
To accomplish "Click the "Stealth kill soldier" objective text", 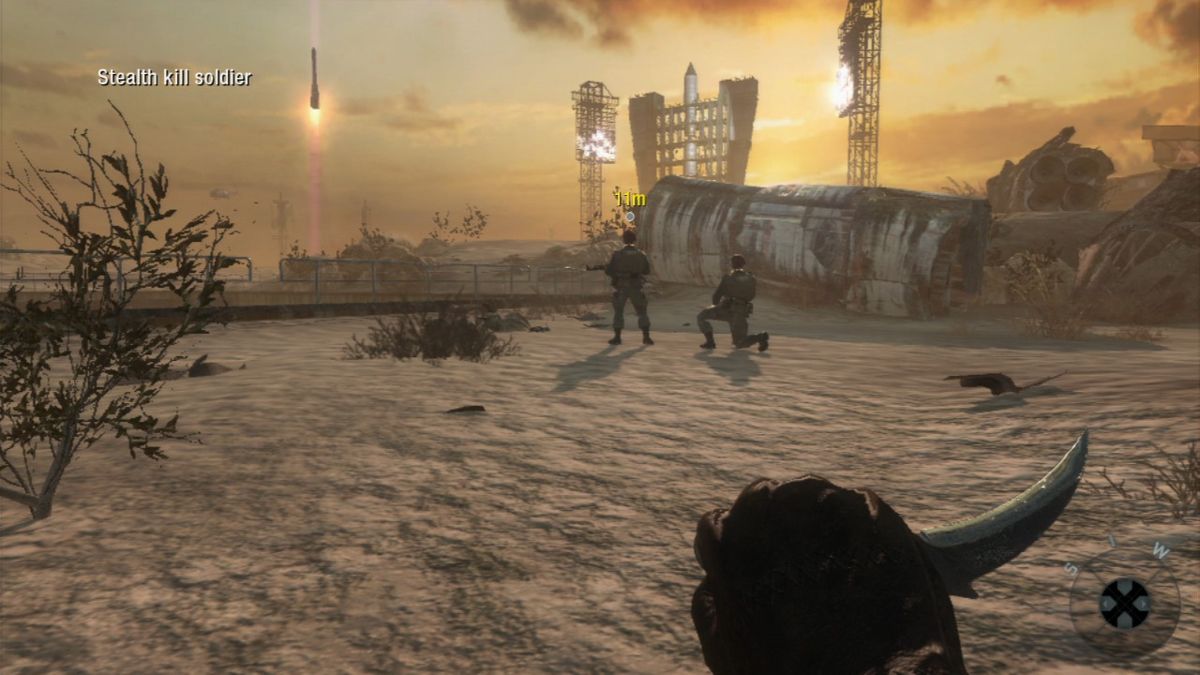I will coord(174,77).
